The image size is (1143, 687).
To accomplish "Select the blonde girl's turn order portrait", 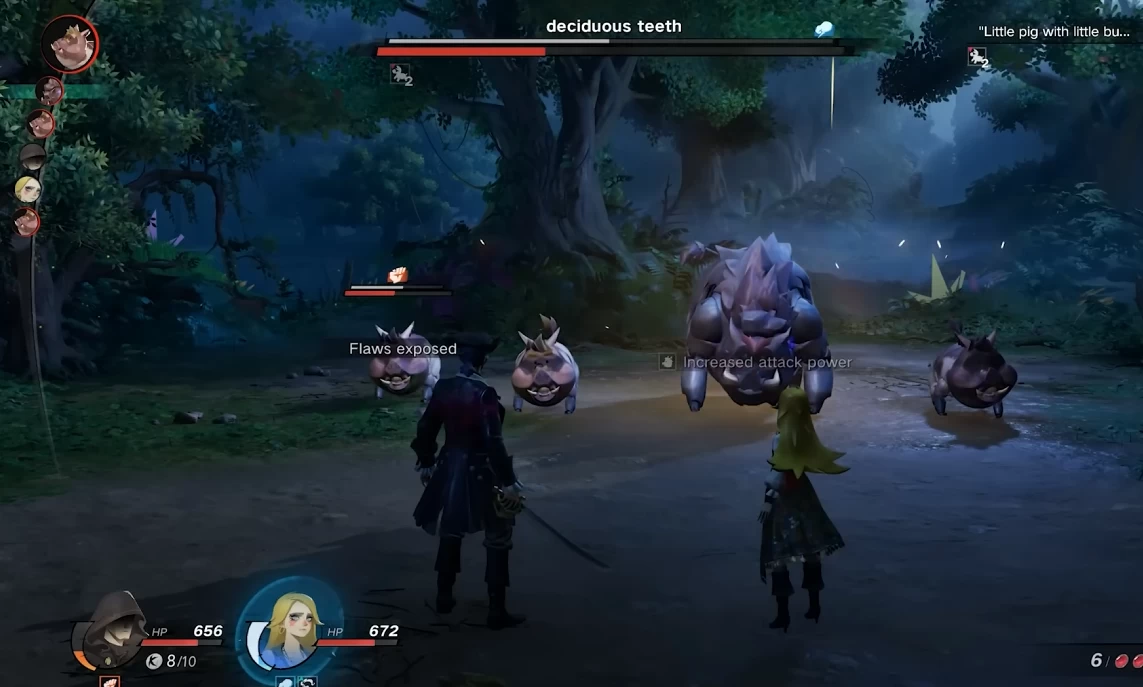I will (28, 188).
